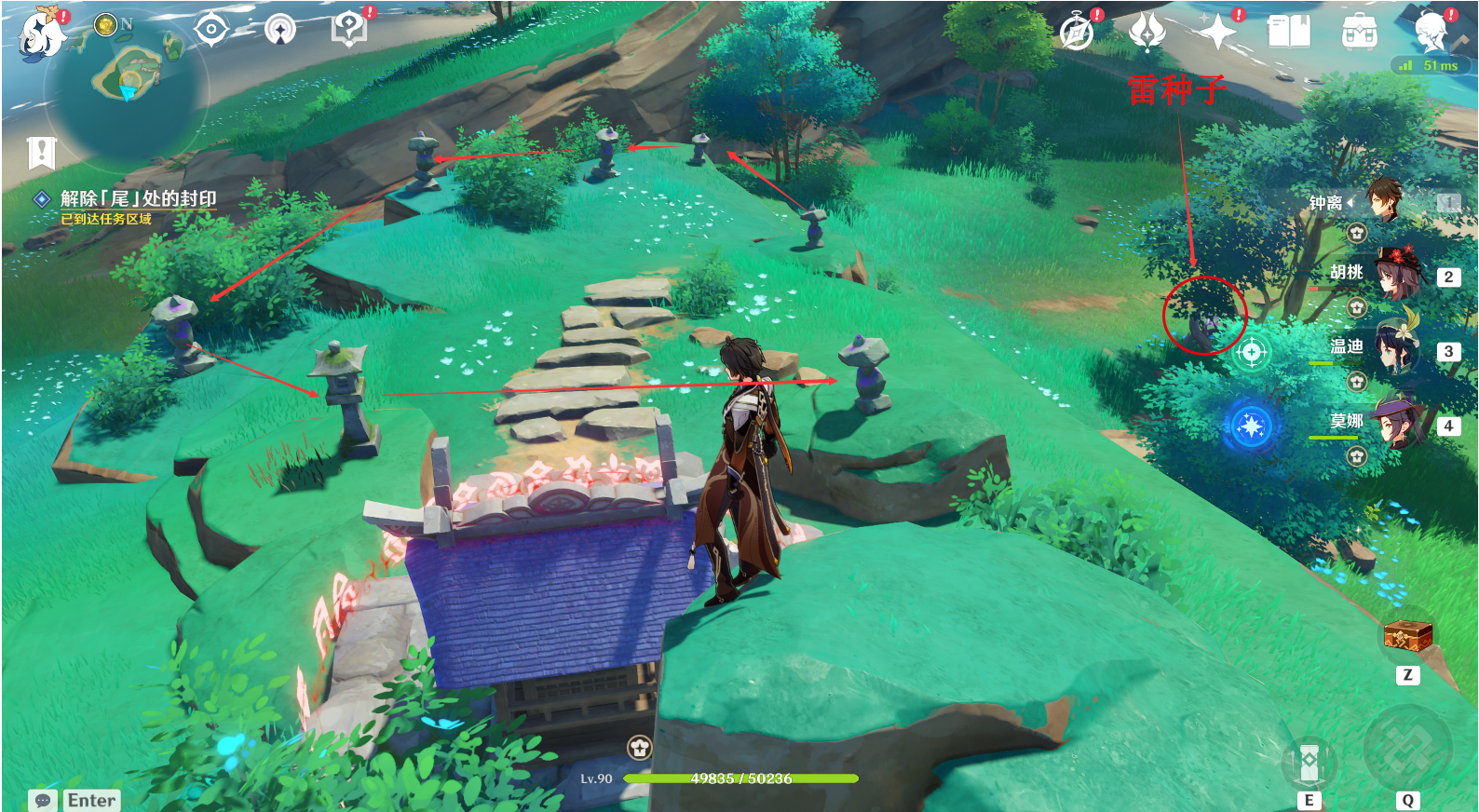Open the four-point star wish icon
Screen dimensions: 1479x812
coord(1217,33)
